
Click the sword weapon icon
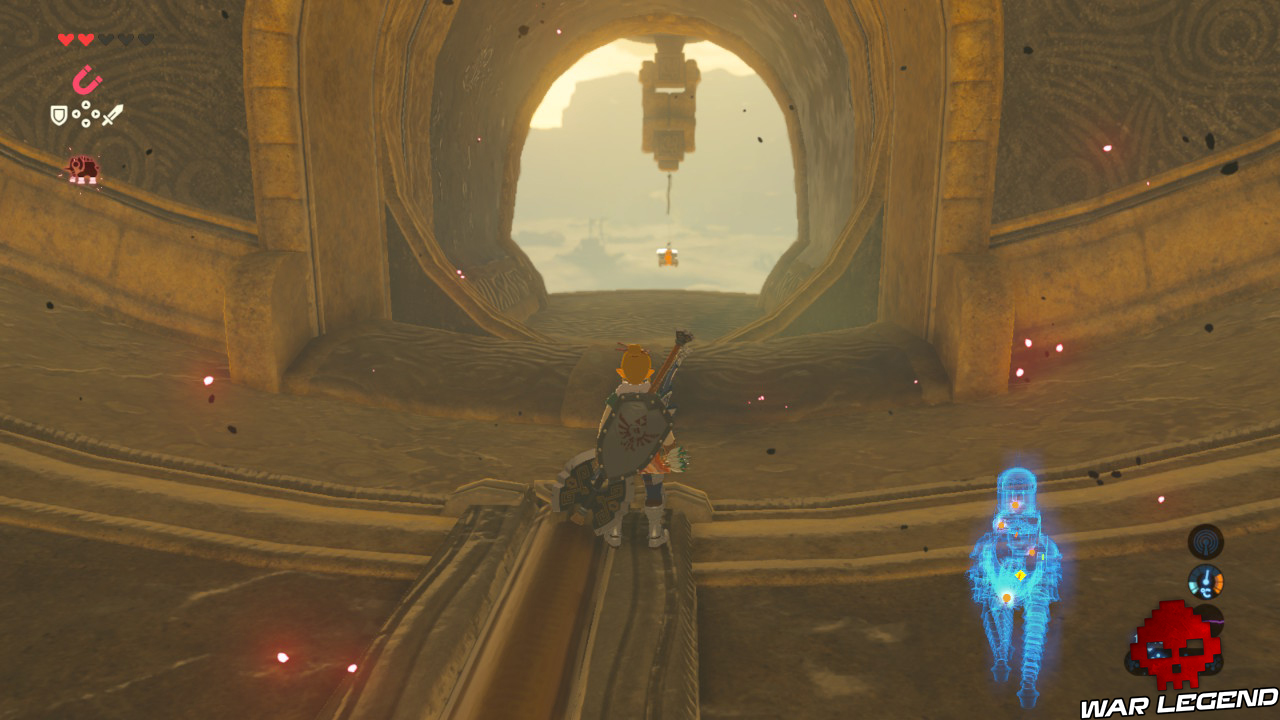pos(112,115)
